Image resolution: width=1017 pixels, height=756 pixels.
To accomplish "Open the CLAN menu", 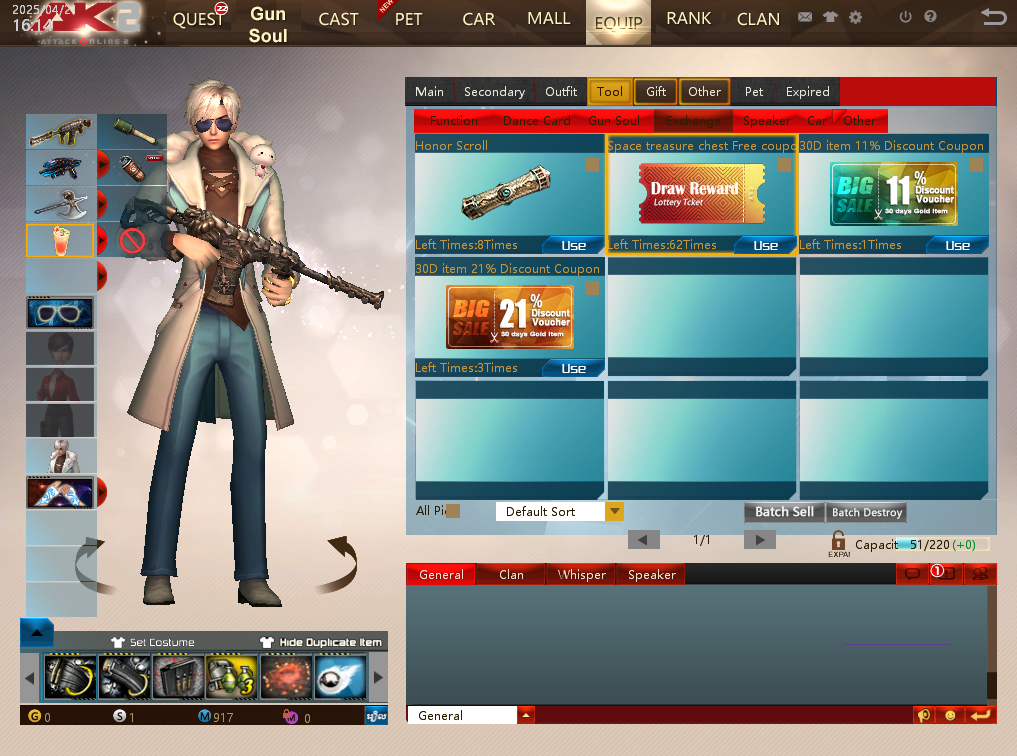I will (758, 20).
